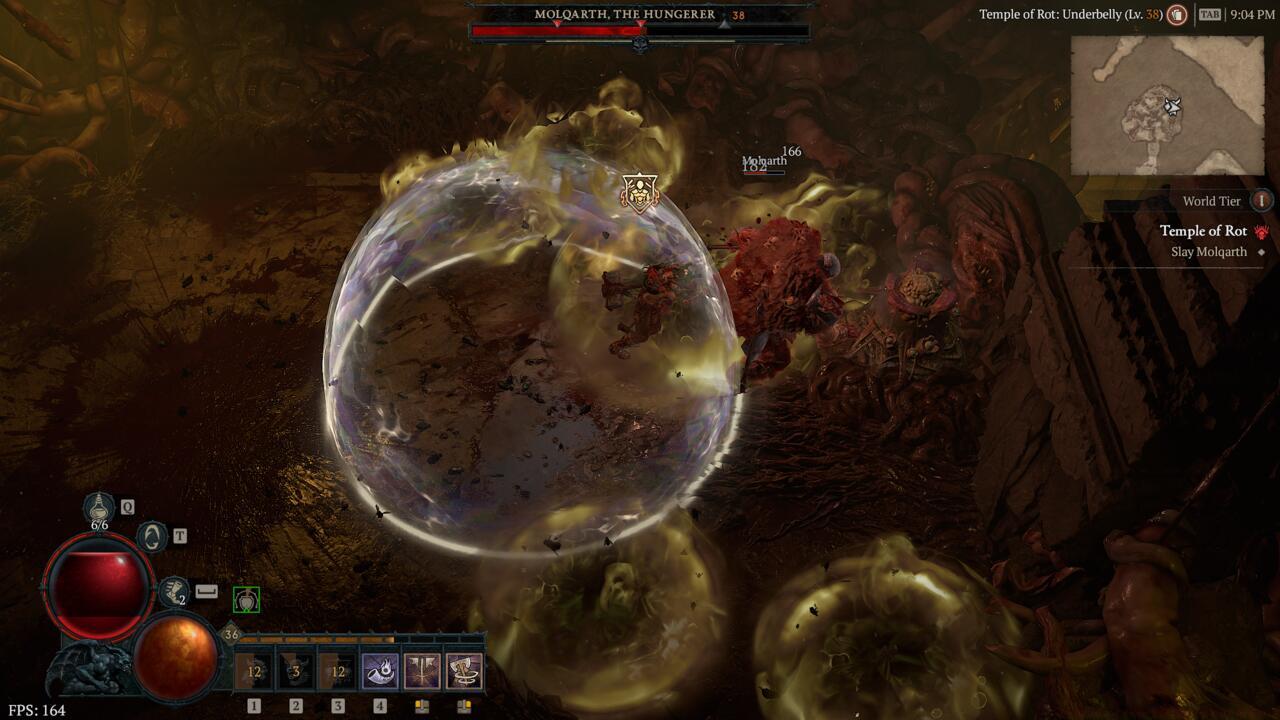Select the health potion icon bound to Q
The height and width of the screenshot is (720, 1280).
pyautogui.click(x=97, y=508)
